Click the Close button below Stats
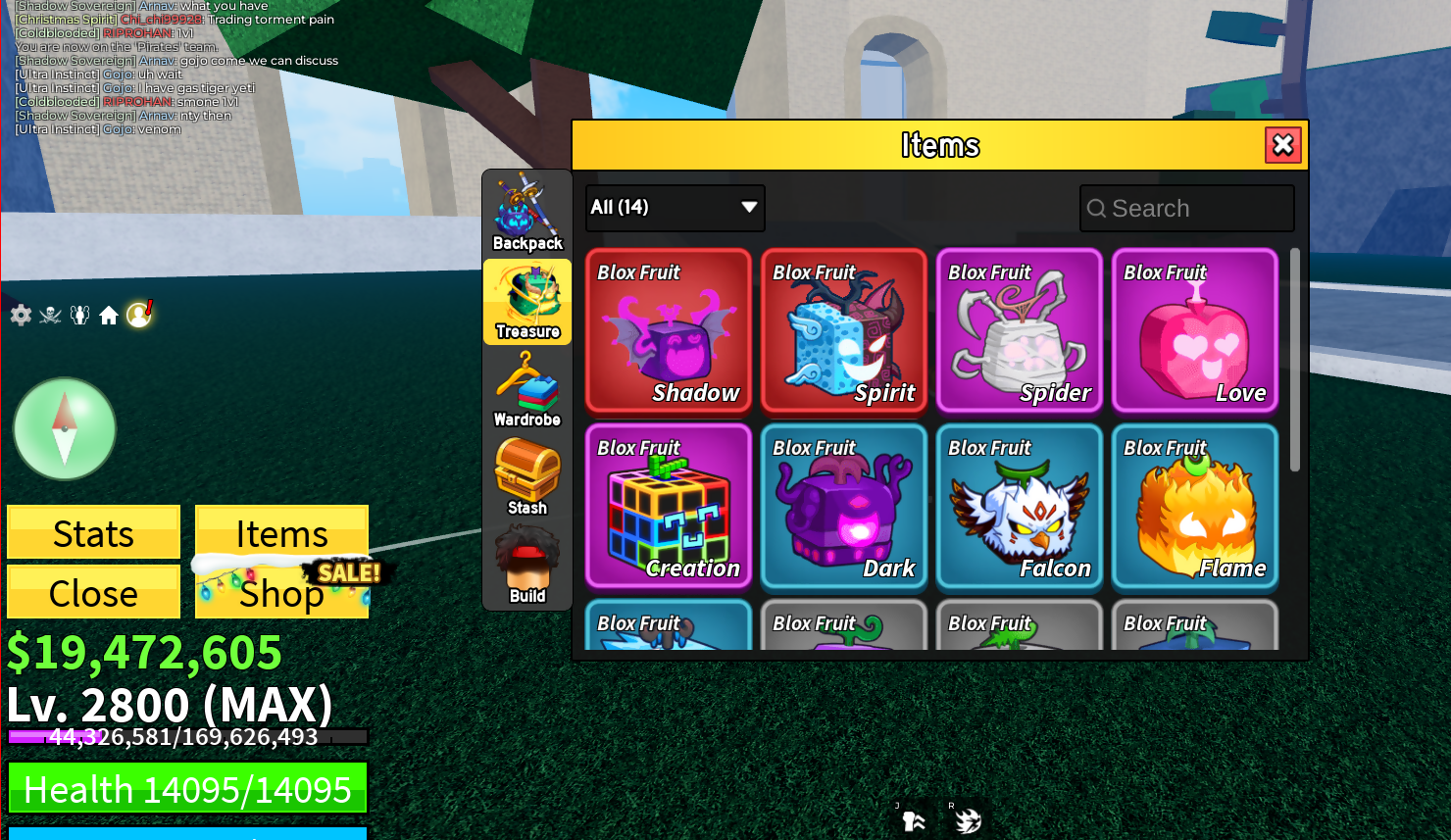 tap(93, 592)
